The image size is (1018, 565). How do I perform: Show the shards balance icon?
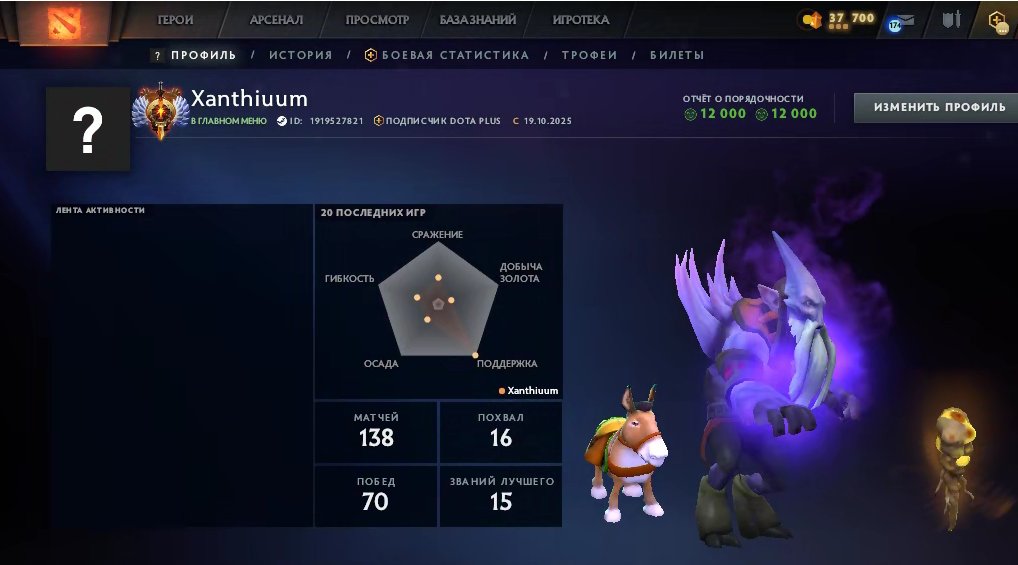click(x=812, y=19)
